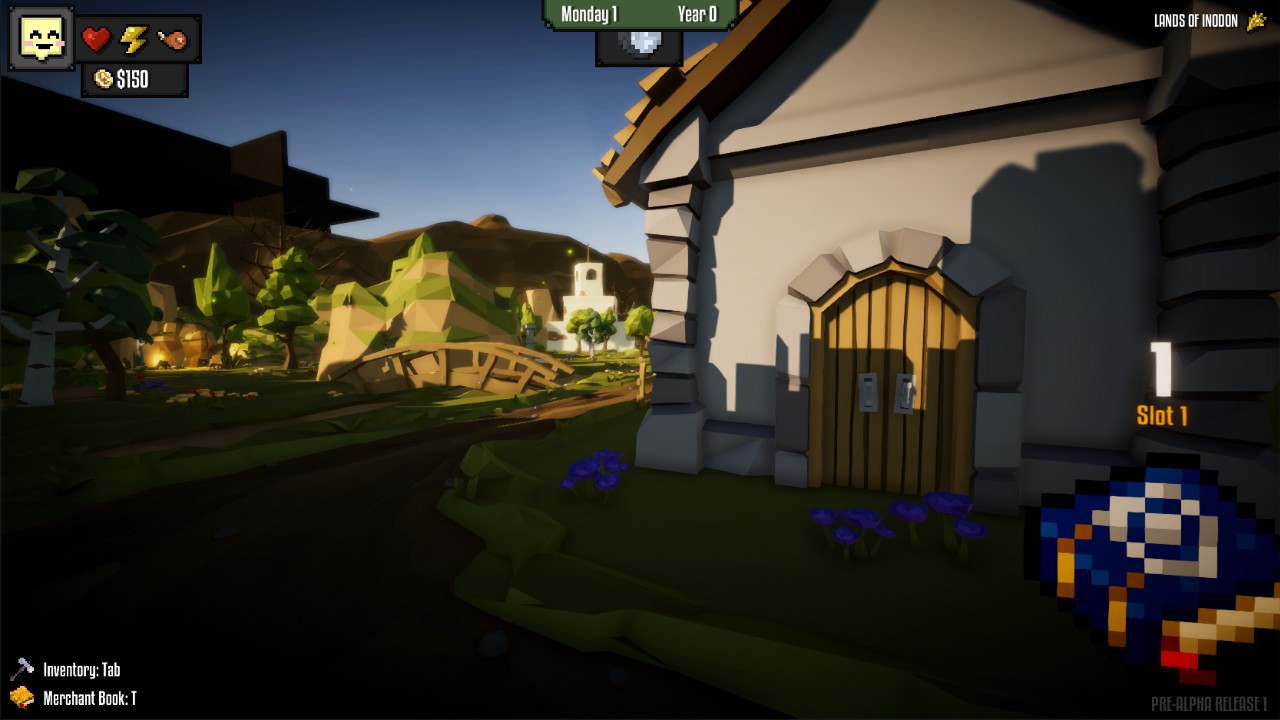Click the Slot 1 label
The height and width of the screenshot is (720, 1280).
[1162, 416]
